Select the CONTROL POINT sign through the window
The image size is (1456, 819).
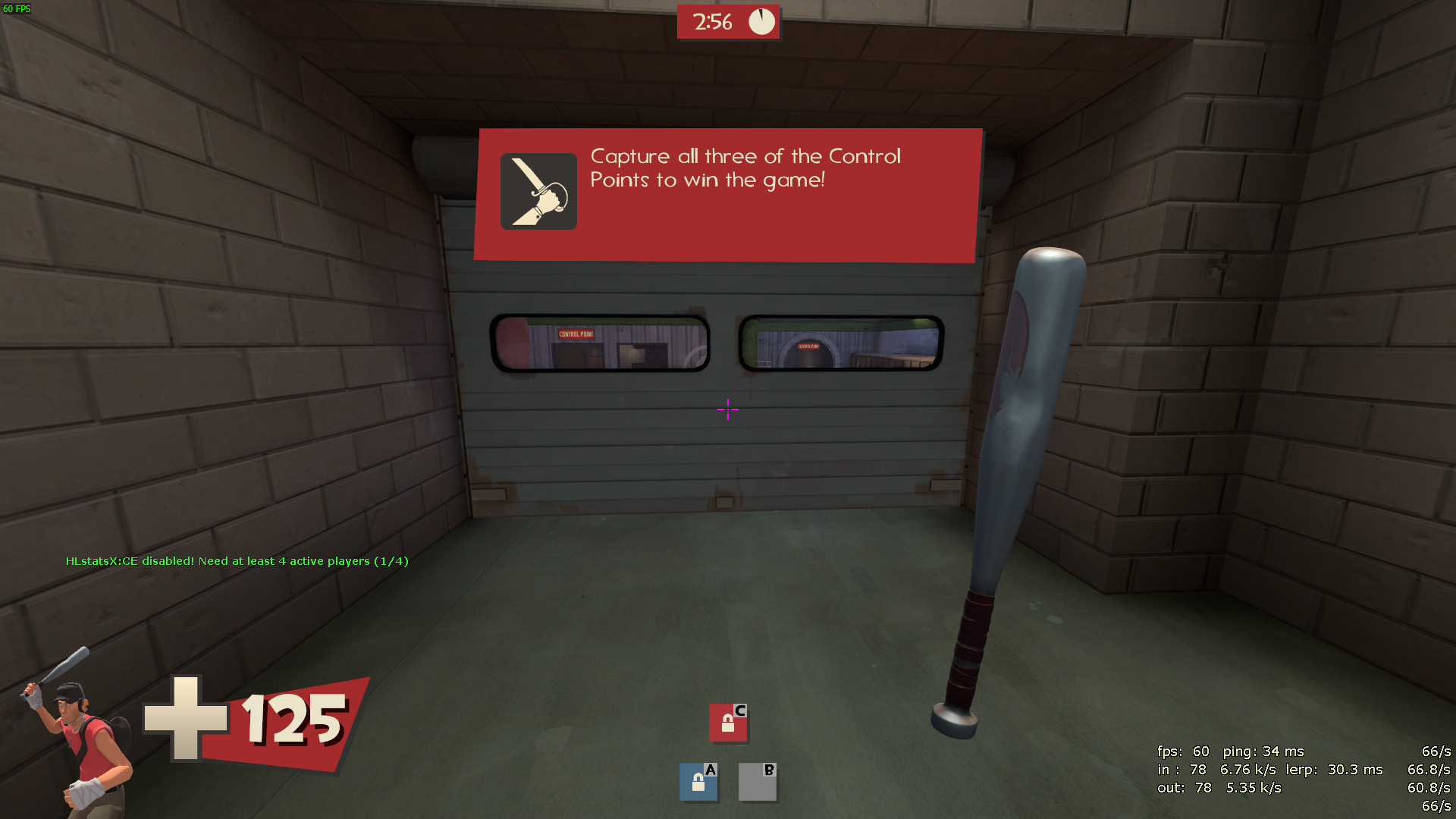point(576,334)
